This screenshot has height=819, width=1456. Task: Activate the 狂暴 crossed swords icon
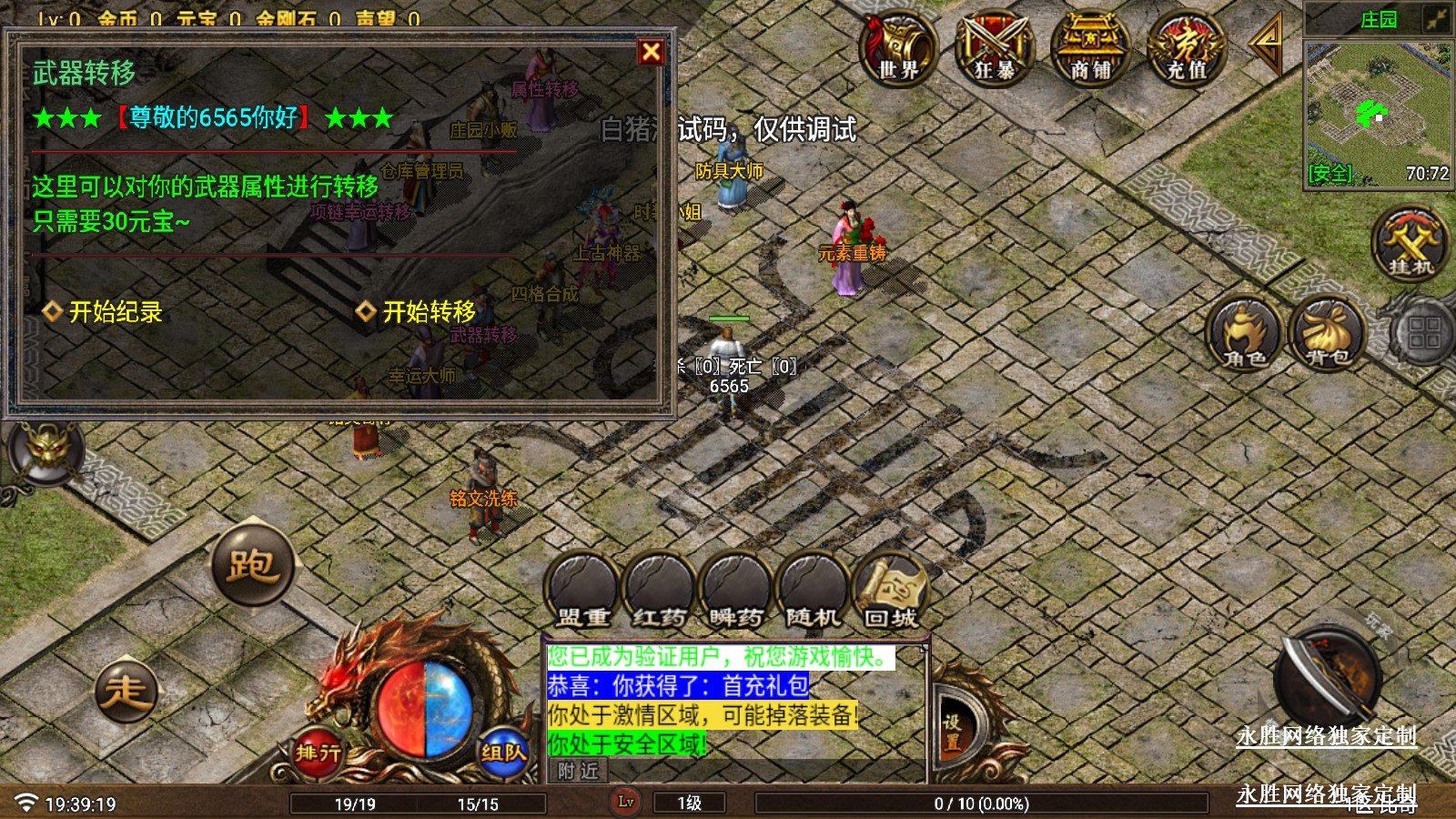(x=994, y=48)
